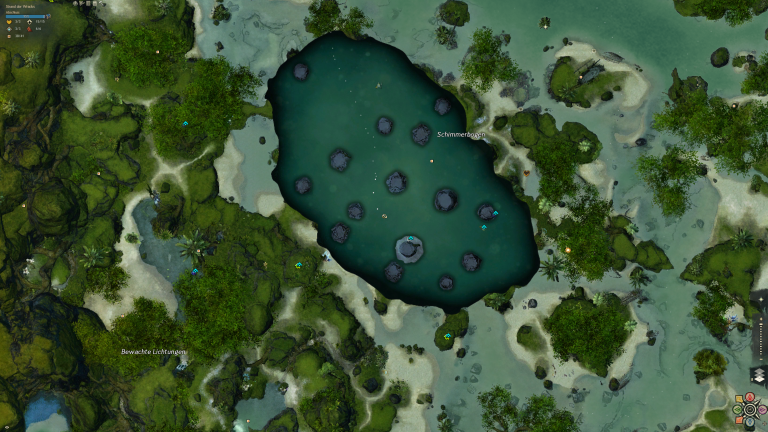The height and width of the screenshot is (432, 768).
Task: Open the stacked map floor layers selector
Action: (x=759, y=375)
